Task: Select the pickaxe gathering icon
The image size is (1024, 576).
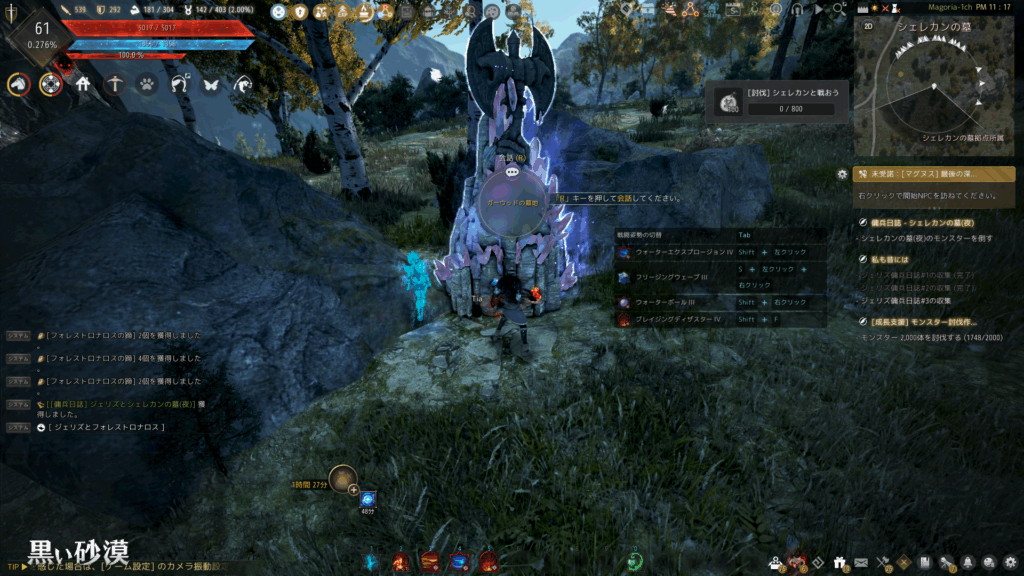Action: 115,85
